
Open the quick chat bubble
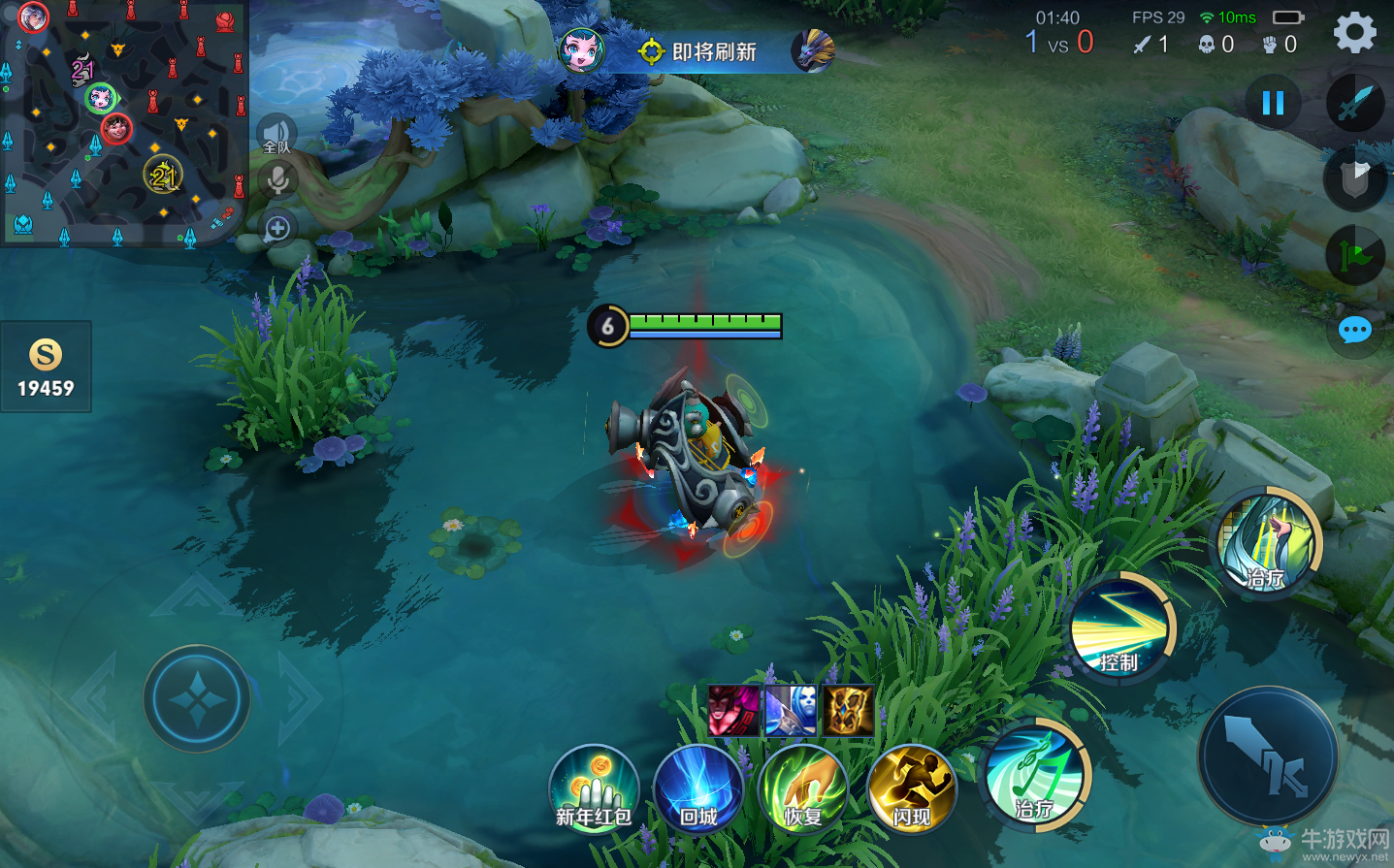(x=1354, y=331)
